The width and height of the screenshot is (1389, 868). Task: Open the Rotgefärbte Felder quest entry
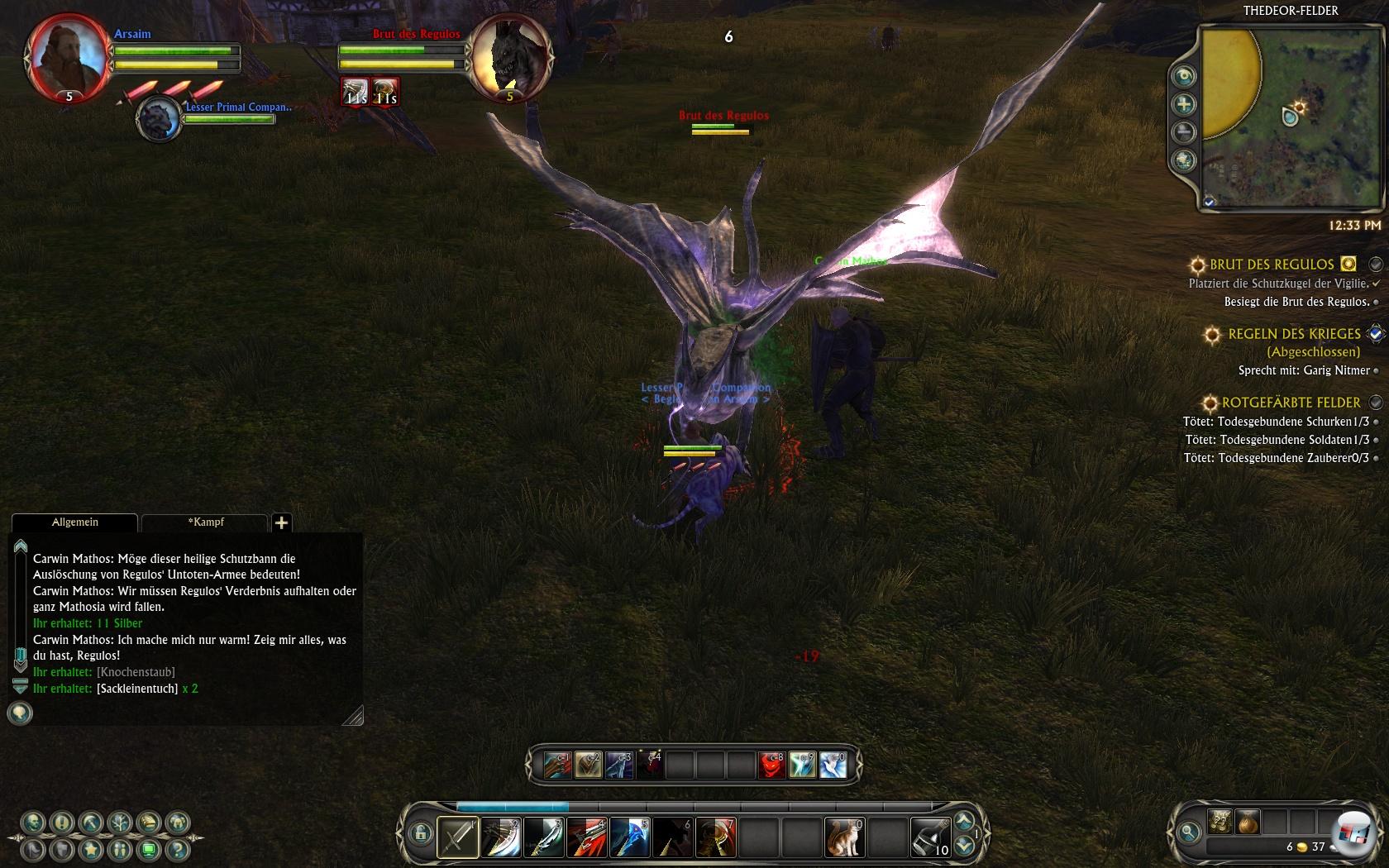(x=1291, y=403)
